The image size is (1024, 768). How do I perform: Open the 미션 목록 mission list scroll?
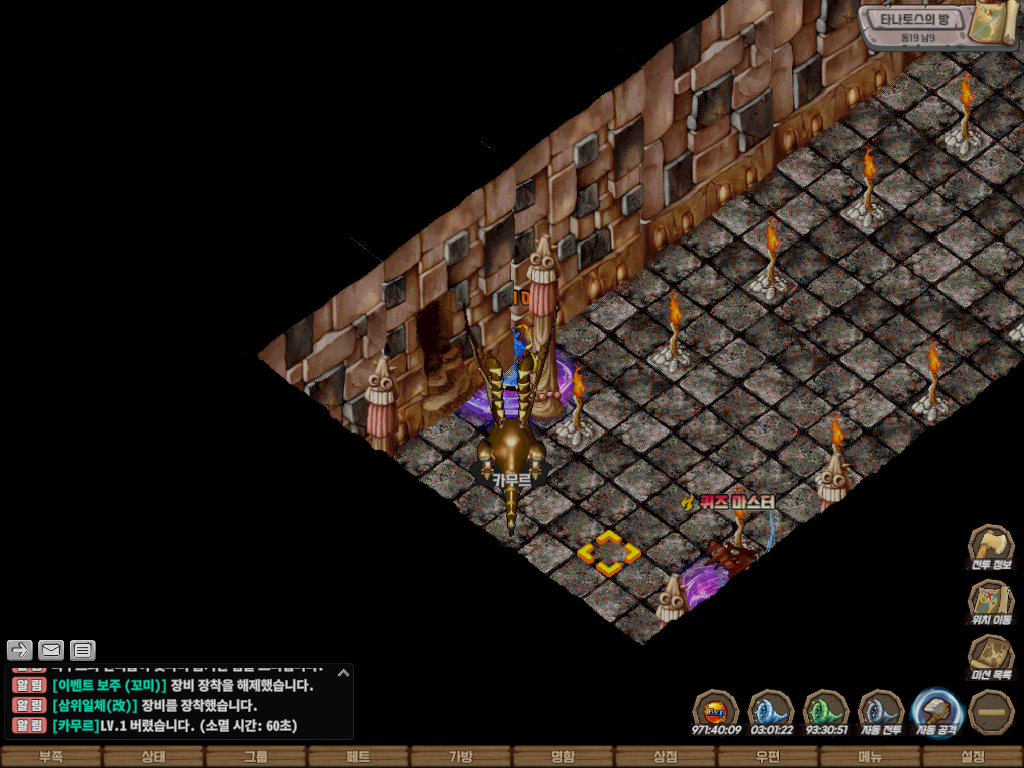point(990,656)
